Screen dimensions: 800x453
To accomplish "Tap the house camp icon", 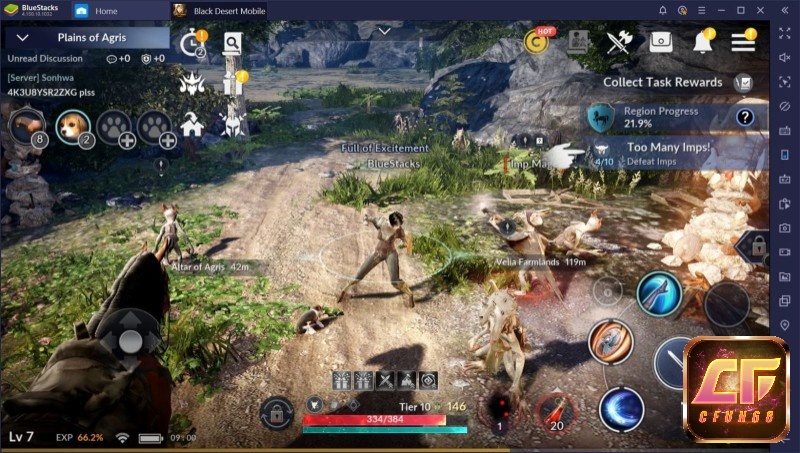I will pos(193,125).
